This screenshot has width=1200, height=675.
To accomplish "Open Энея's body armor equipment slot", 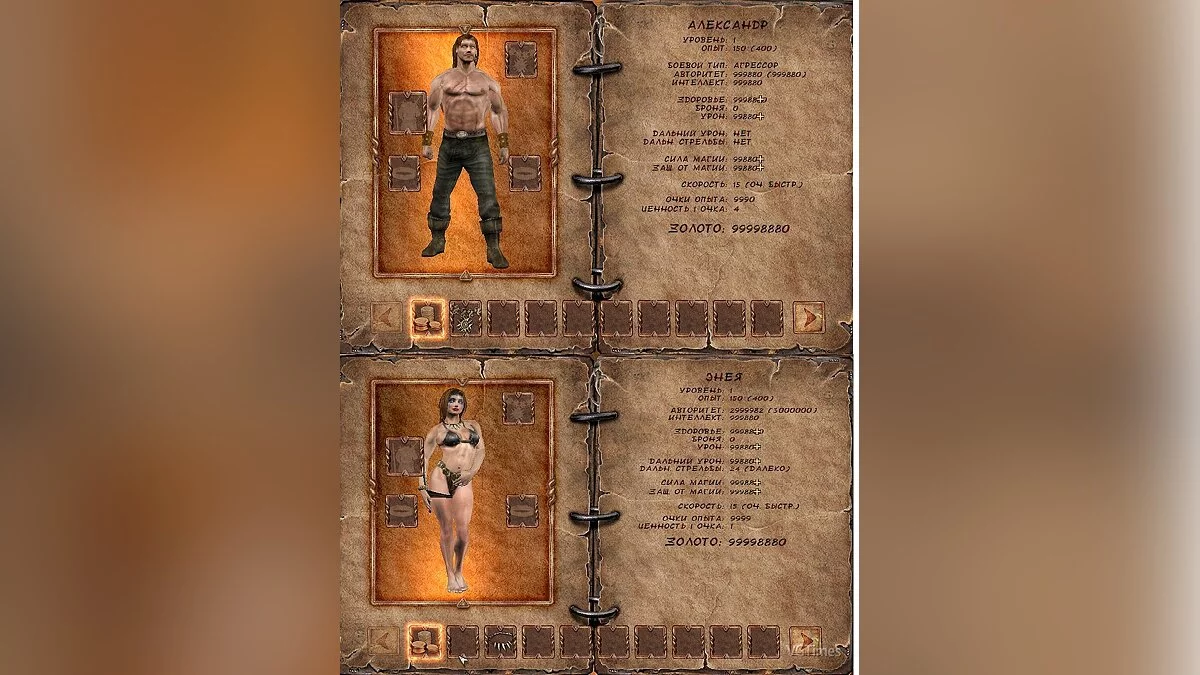I will [x=405, y=456].
